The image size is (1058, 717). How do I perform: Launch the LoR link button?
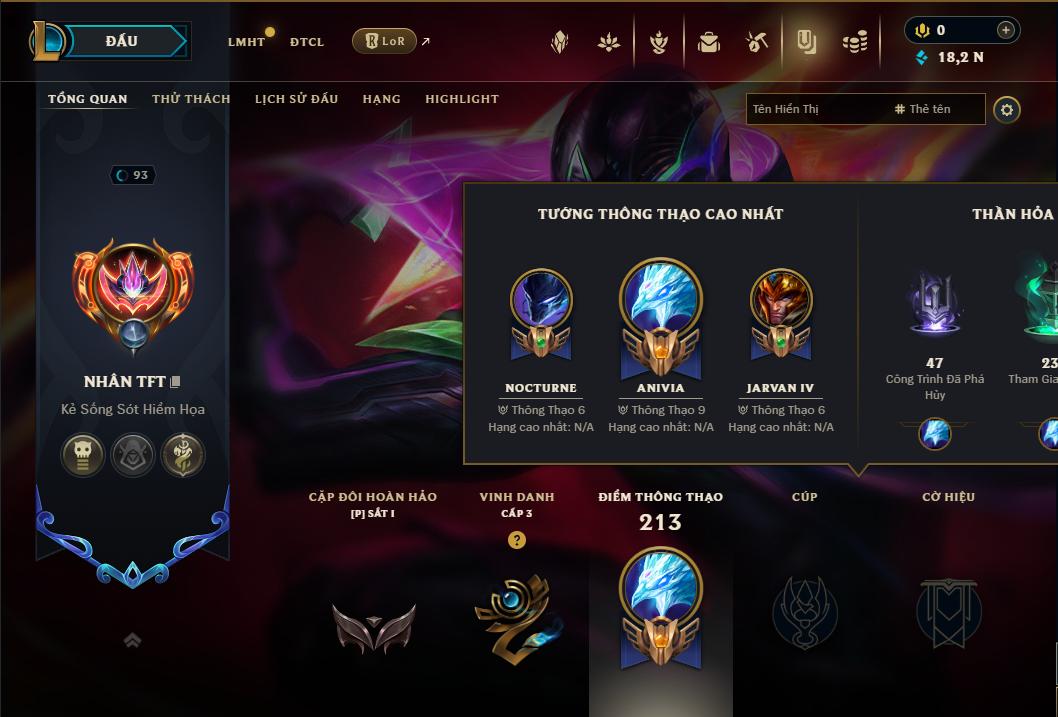click(x=385, y=41)
